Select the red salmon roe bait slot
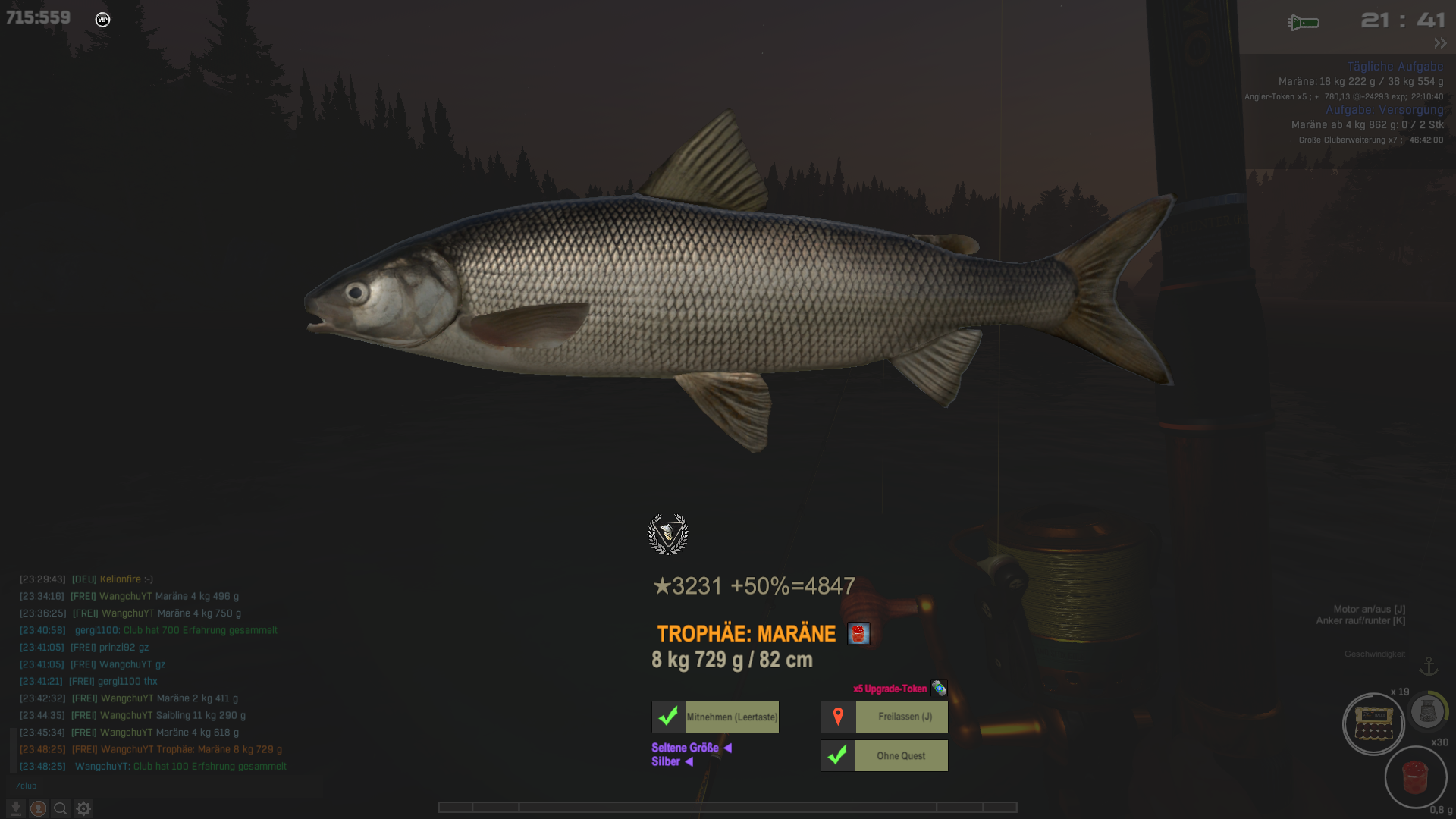 [x=1415, y=777]
